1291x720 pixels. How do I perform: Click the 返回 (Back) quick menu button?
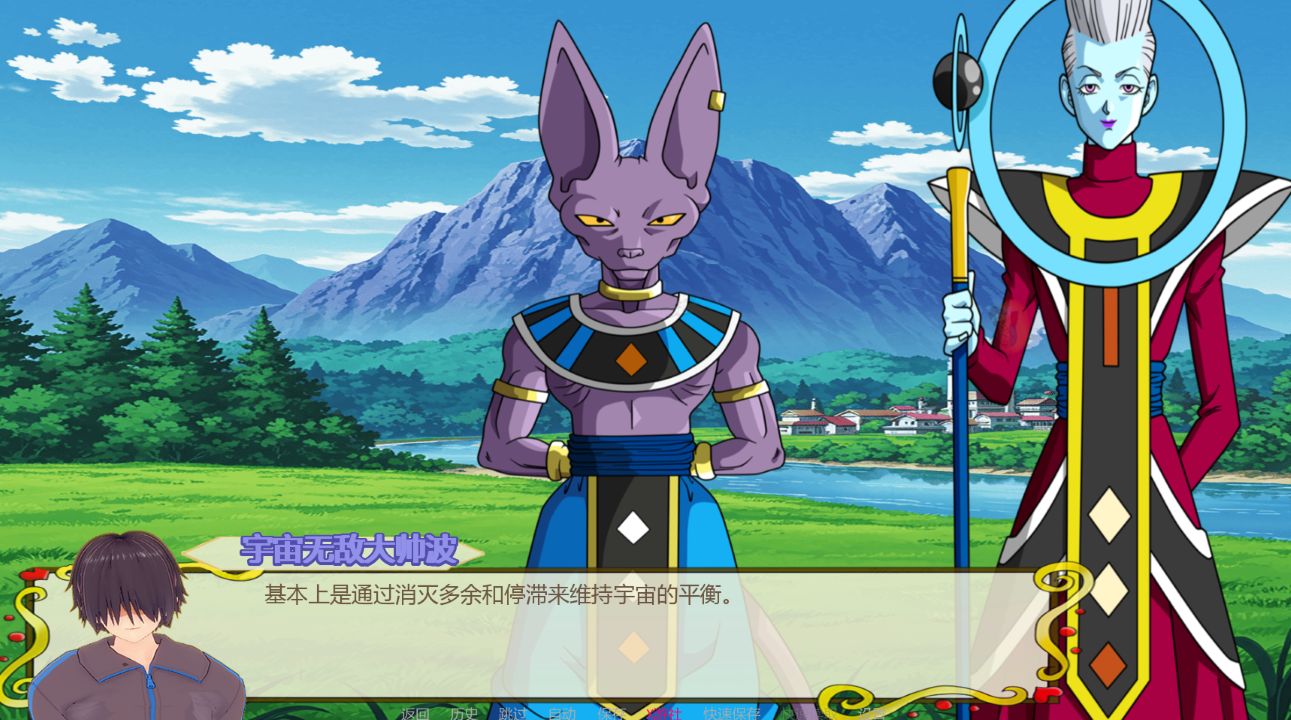[415, 713]
